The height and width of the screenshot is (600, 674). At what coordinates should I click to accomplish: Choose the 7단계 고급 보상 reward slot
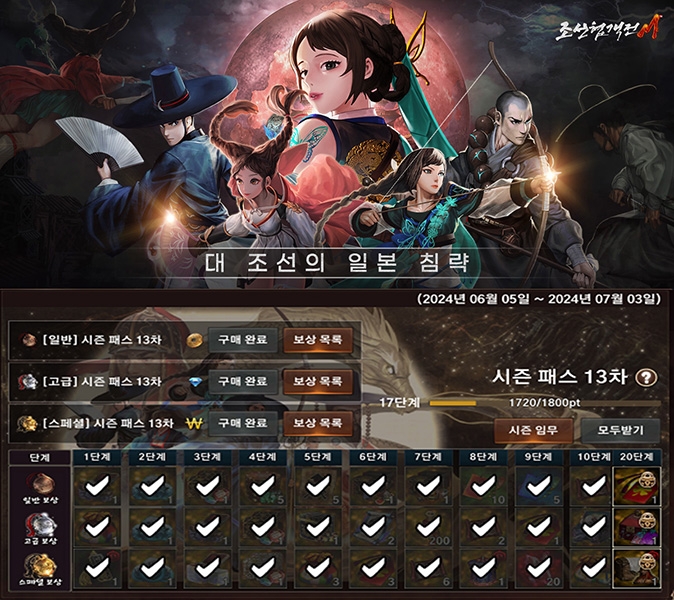pos(428,527)
